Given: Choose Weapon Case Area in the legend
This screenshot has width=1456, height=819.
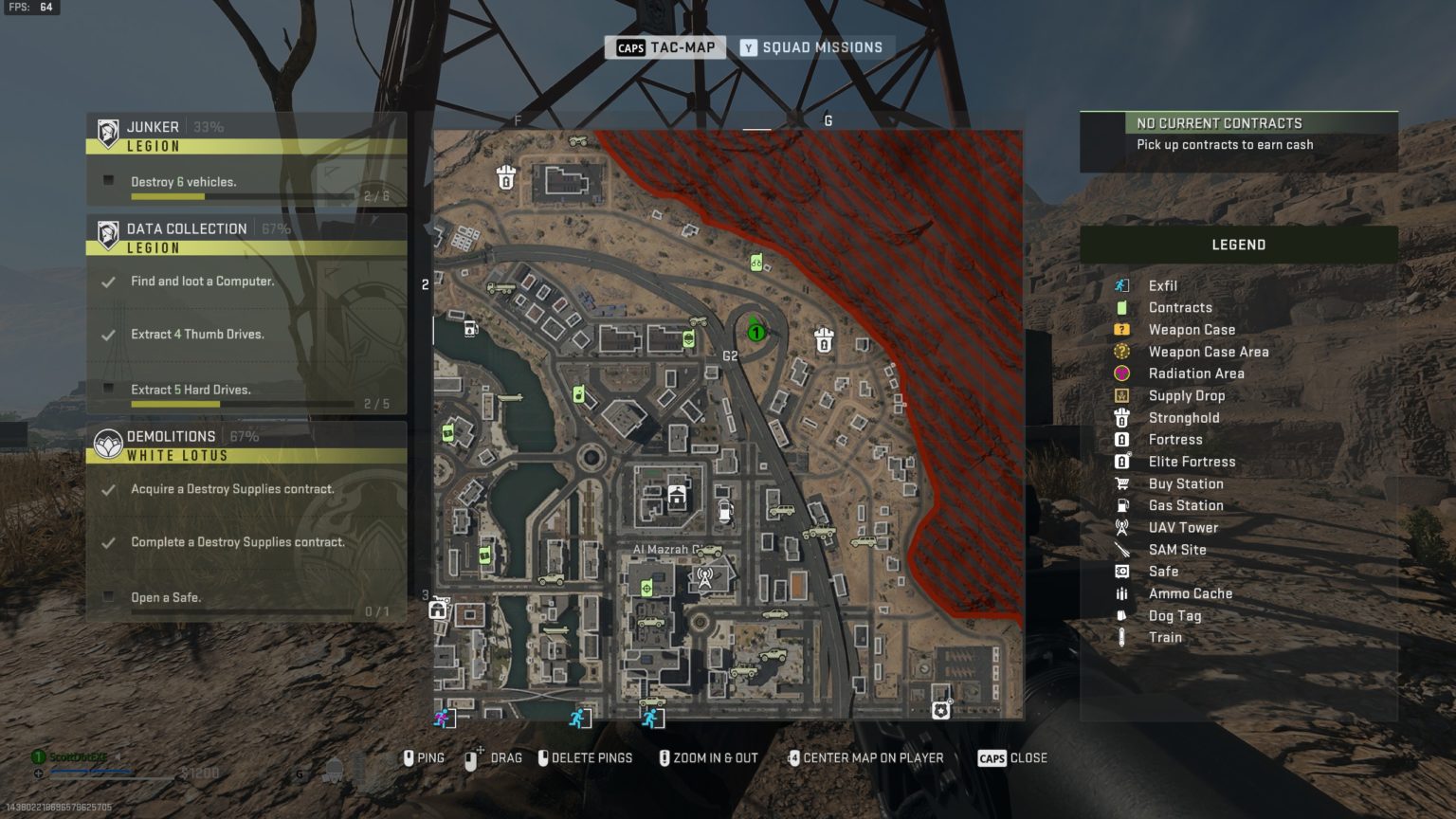Looking at the screenshot, I should click(x=1208, y=352).
